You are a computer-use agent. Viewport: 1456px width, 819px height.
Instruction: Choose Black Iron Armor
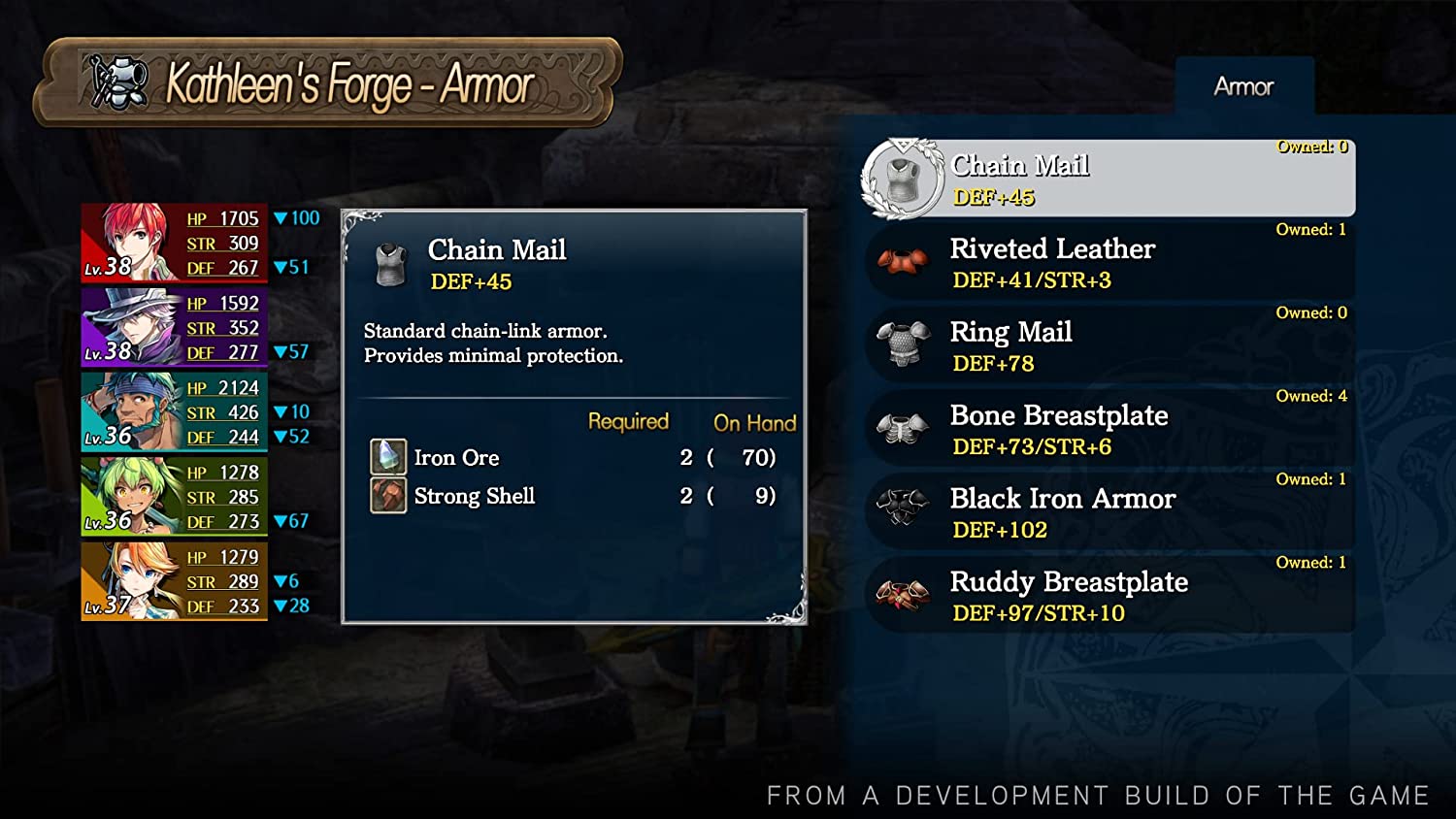(x=1107, y=513)
